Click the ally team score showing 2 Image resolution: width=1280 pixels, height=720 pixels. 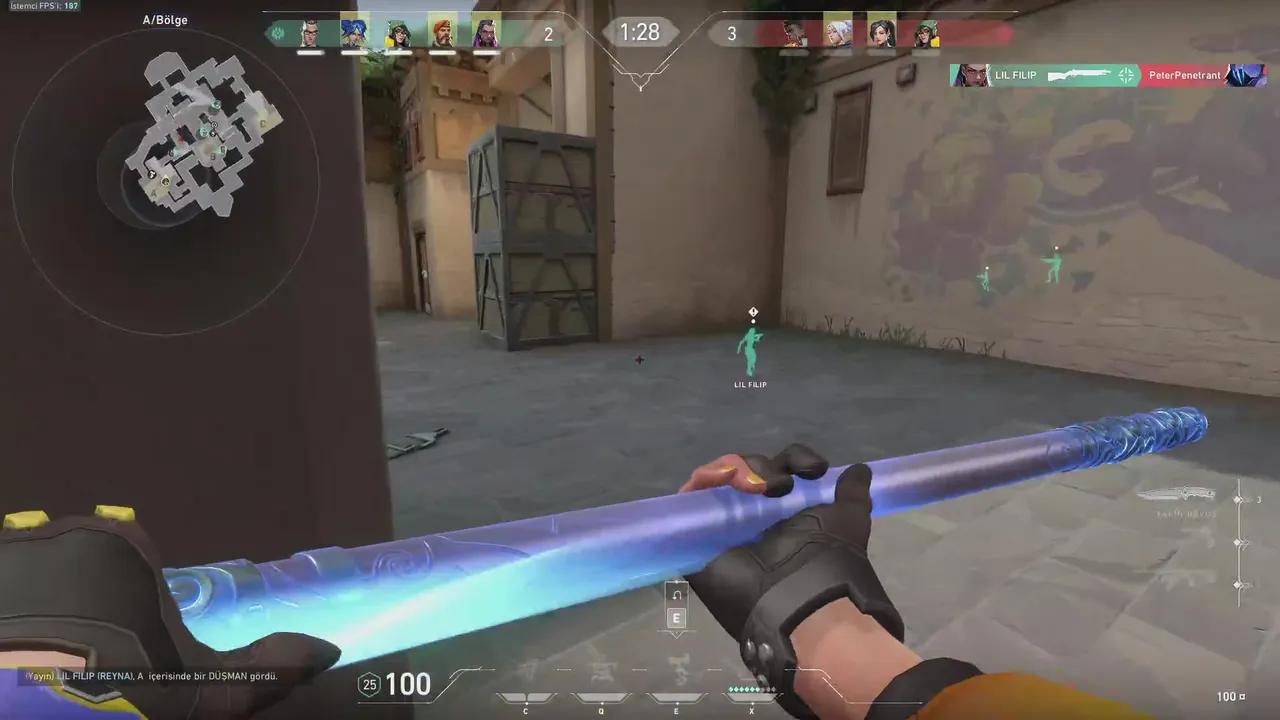coord(548,34)
